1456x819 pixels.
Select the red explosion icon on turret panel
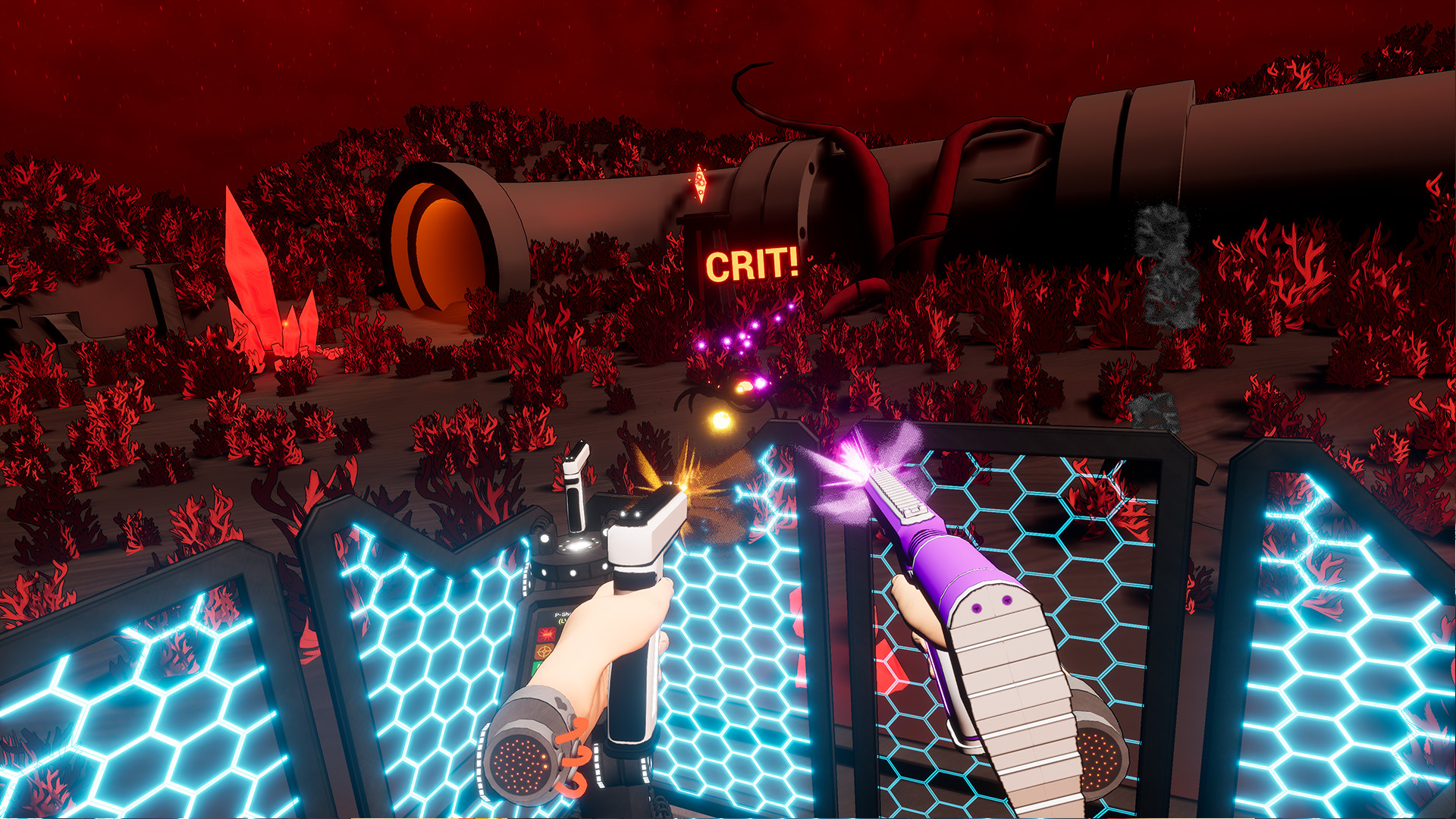545,634
